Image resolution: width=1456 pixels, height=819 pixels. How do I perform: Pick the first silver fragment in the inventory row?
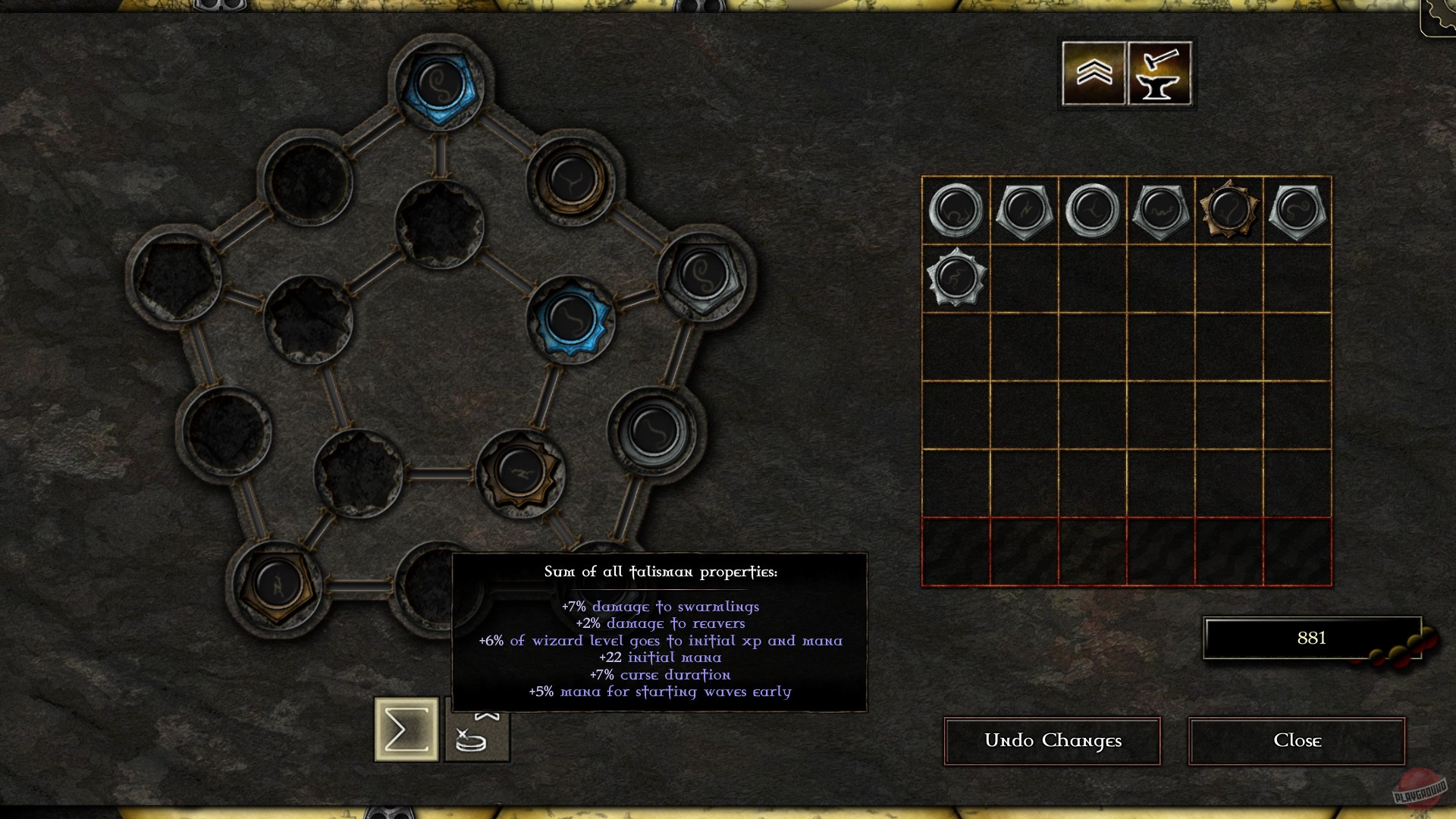point(955,210)
